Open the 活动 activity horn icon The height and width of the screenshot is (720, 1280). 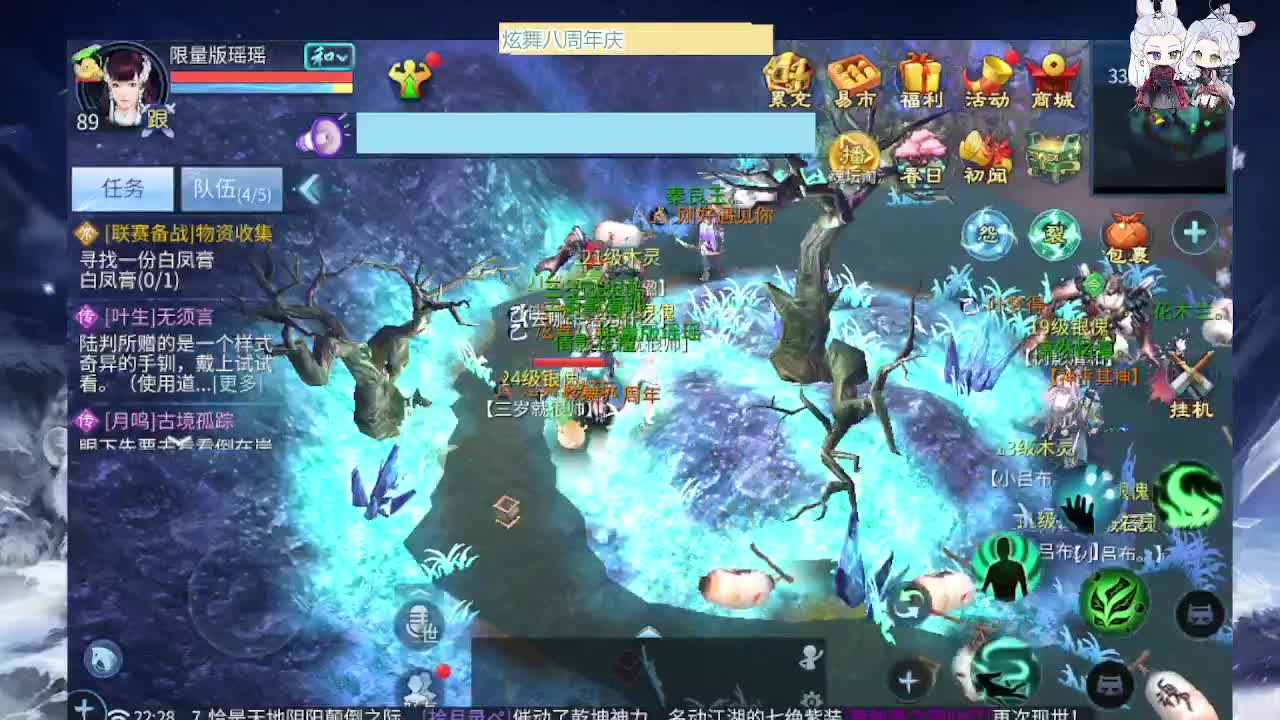(x=988, y=80)
